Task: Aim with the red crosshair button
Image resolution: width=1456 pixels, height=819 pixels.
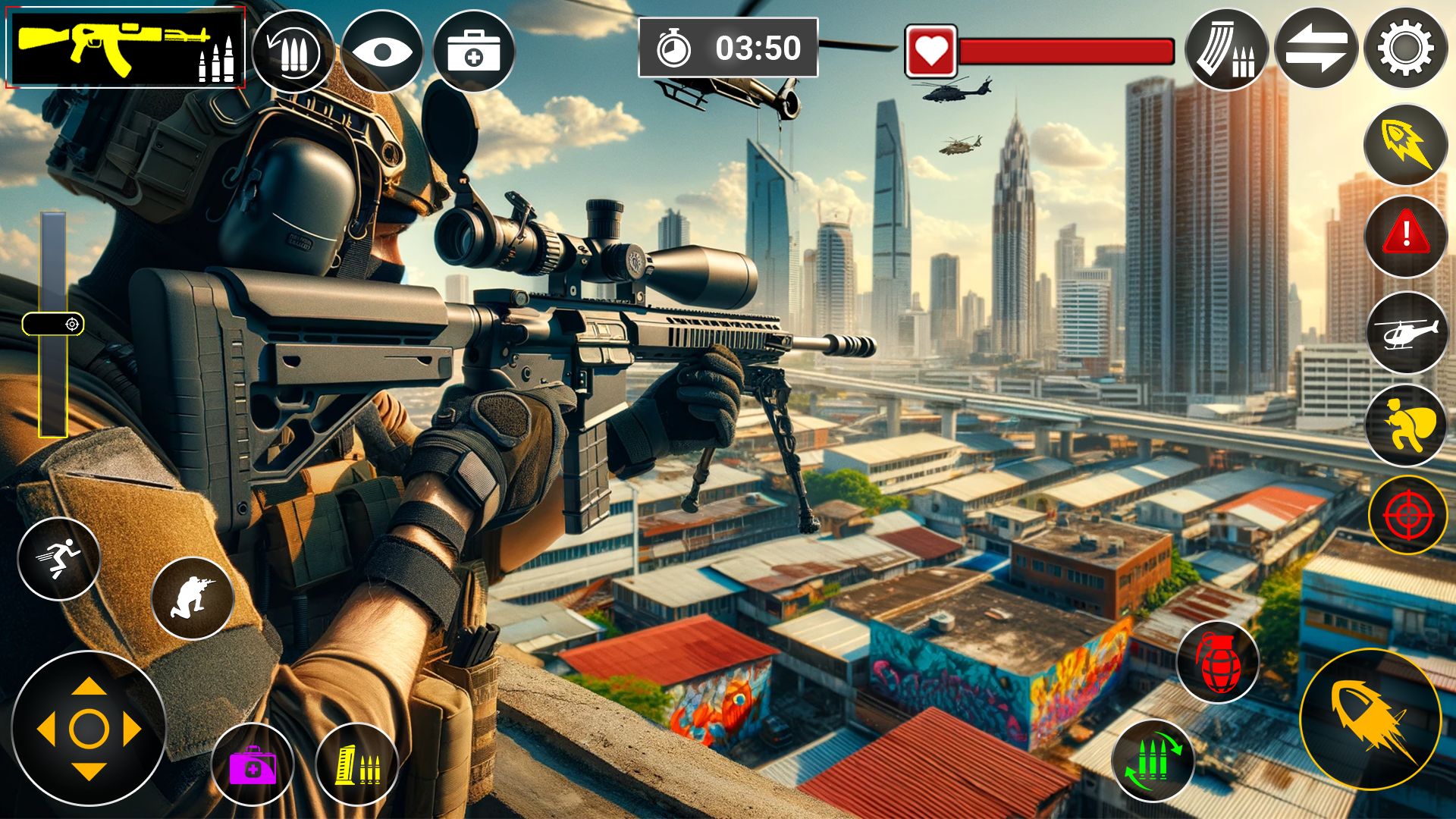Action: [x=1407, y=516]
